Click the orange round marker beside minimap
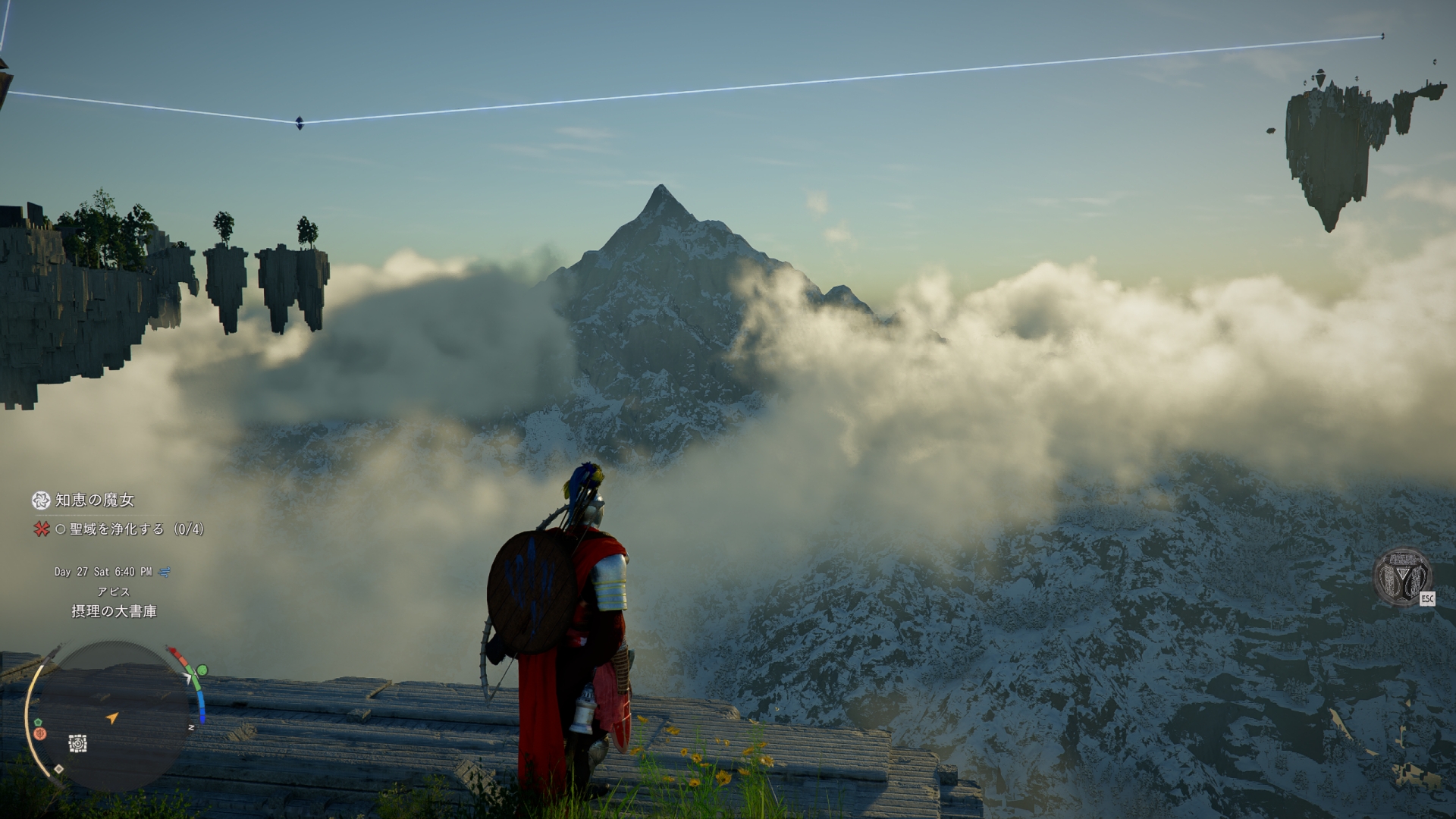 [41, 733]
